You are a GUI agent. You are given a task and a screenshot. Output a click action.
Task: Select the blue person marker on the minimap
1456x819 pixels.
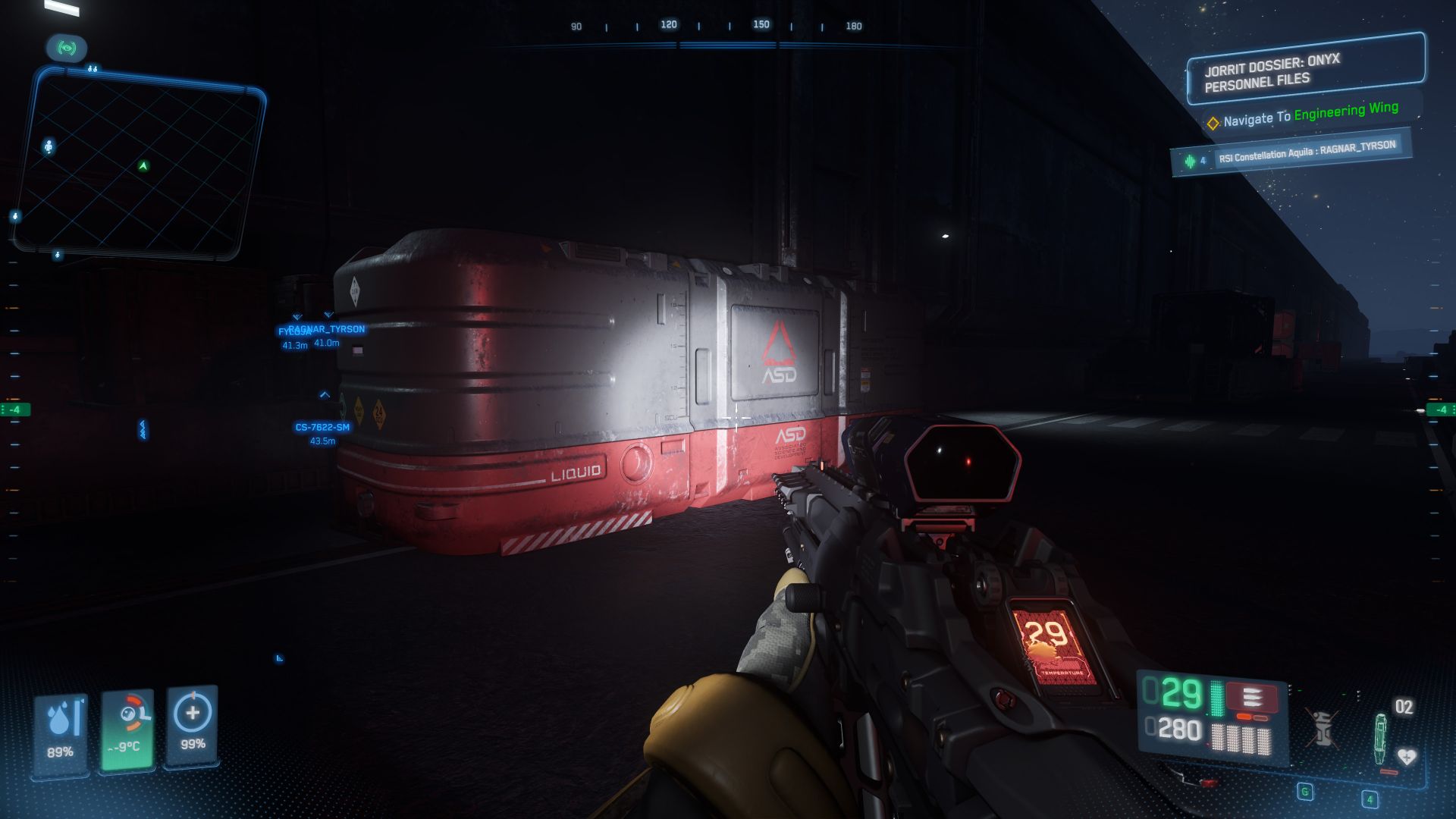(49, 146)
